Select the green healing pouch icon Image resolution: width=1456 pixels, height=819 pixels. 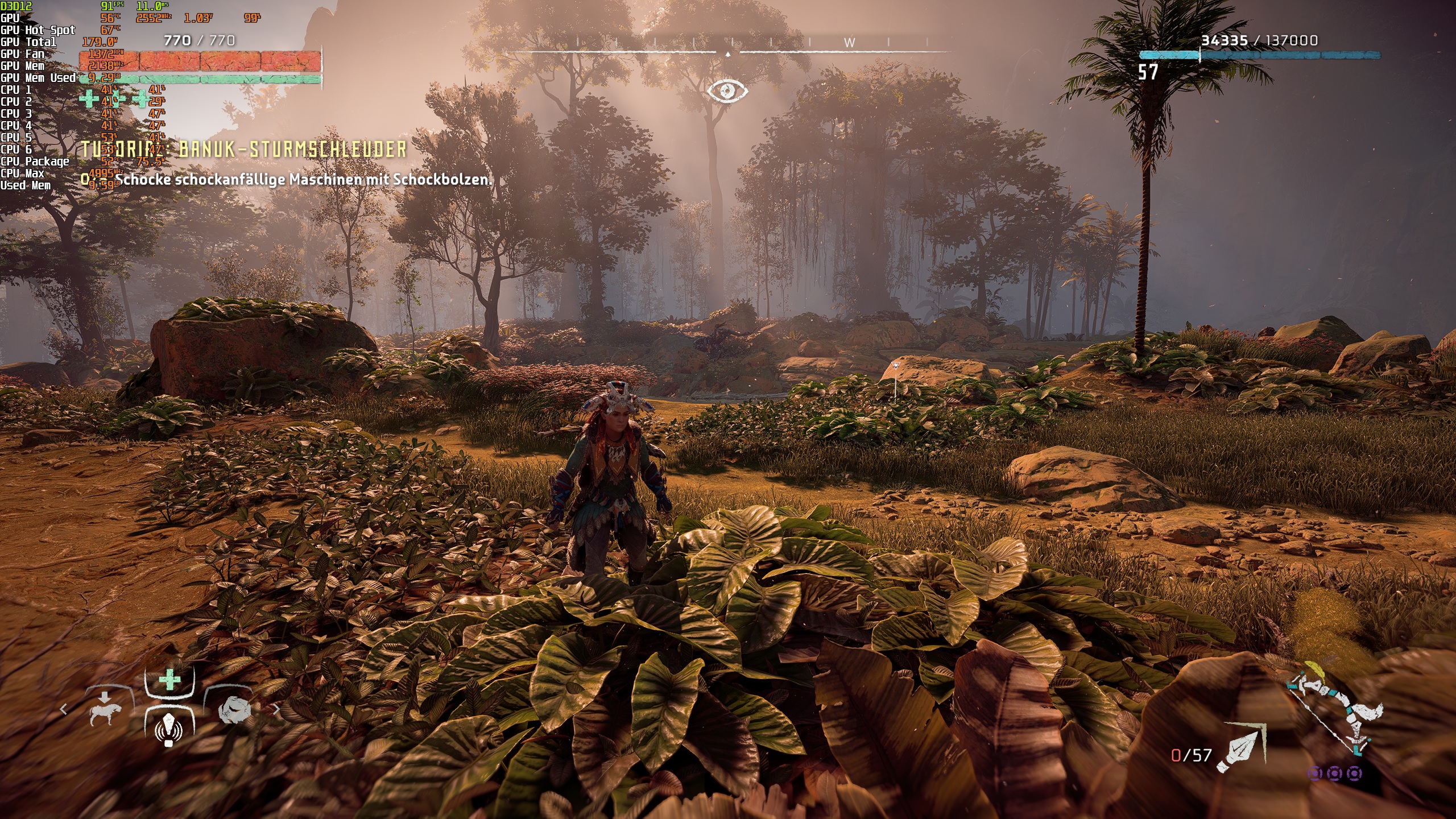[x=170, y=679]
